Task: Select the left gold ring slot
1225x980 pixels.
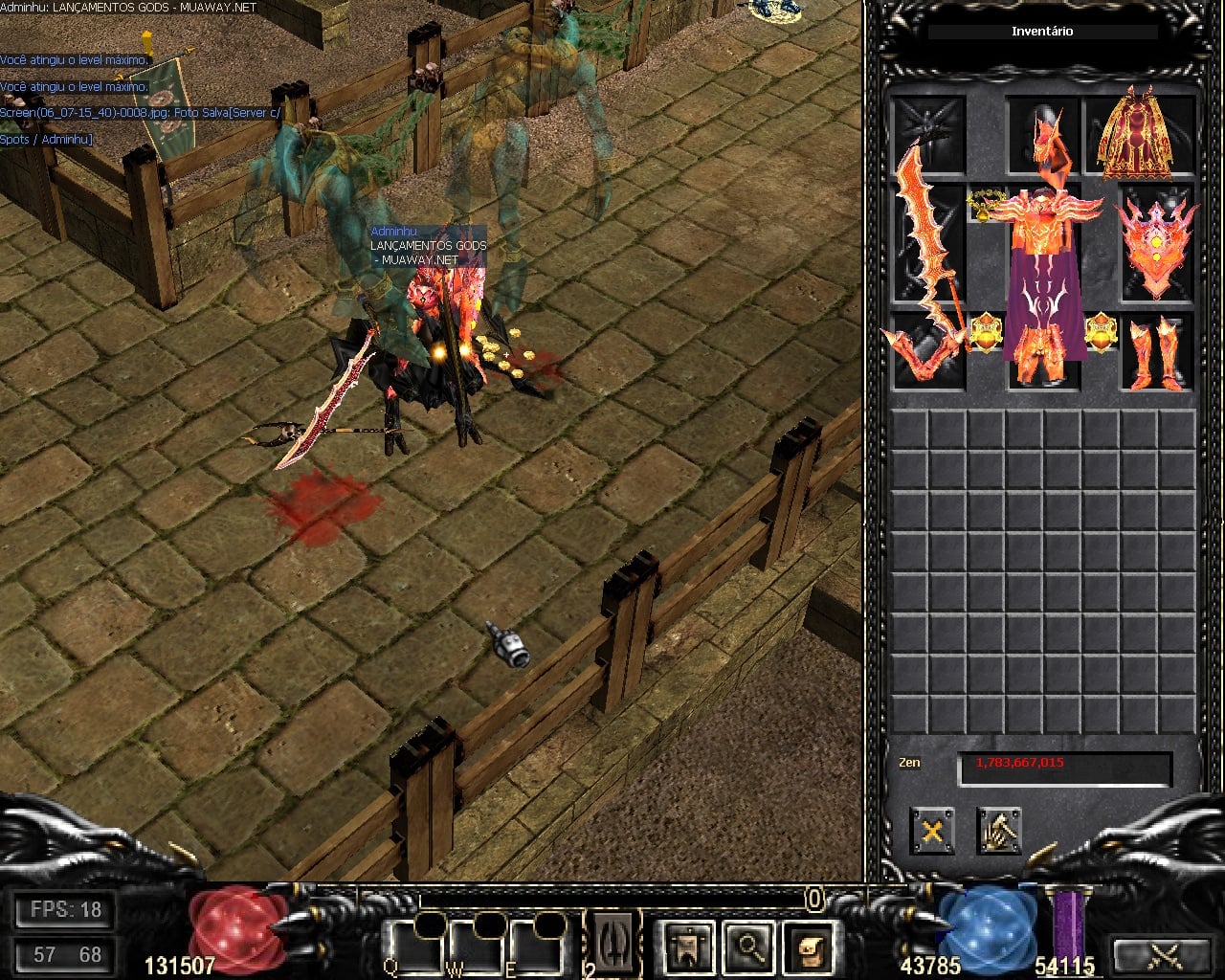Action: click(985, 333)
